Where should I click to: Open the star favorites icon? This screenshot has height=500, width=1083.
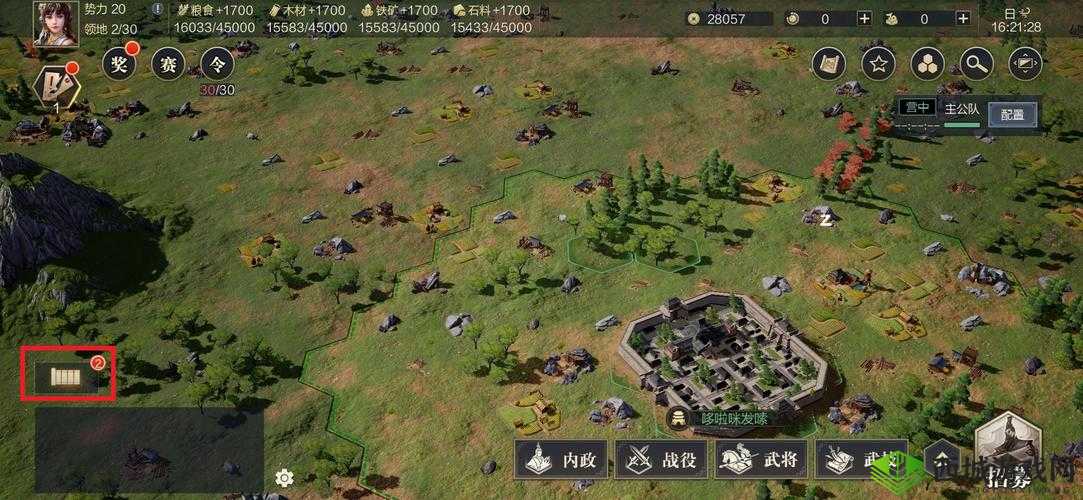click(878, 65)
